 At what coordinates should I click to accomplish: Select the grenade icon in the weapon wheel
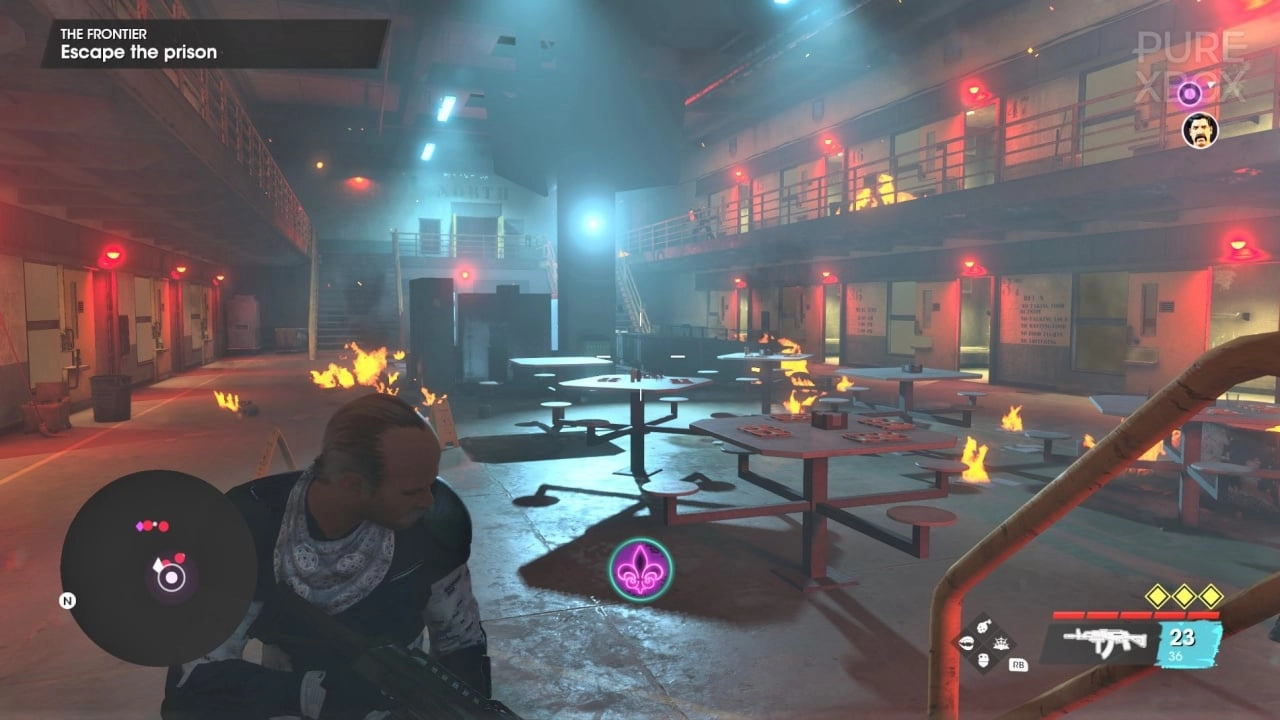pos(981,626)
